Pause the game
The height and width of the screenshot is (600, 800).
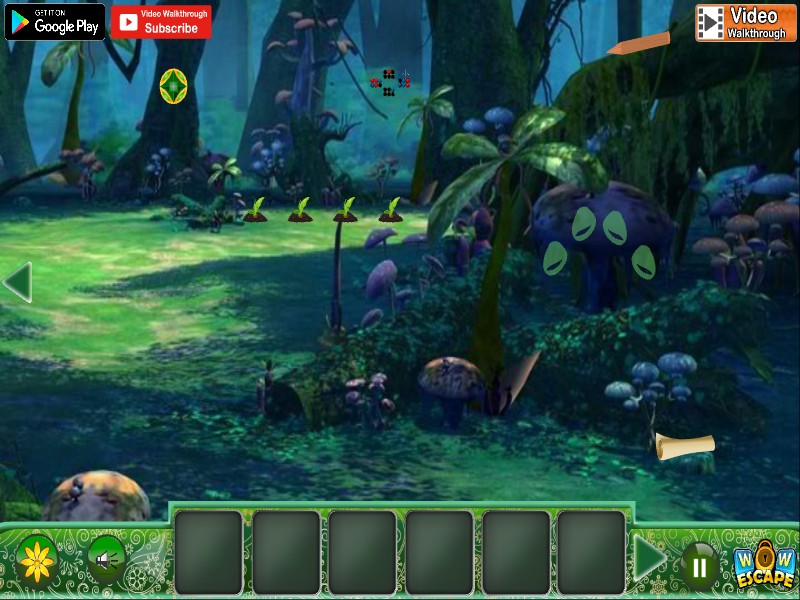tap(700, 567)
